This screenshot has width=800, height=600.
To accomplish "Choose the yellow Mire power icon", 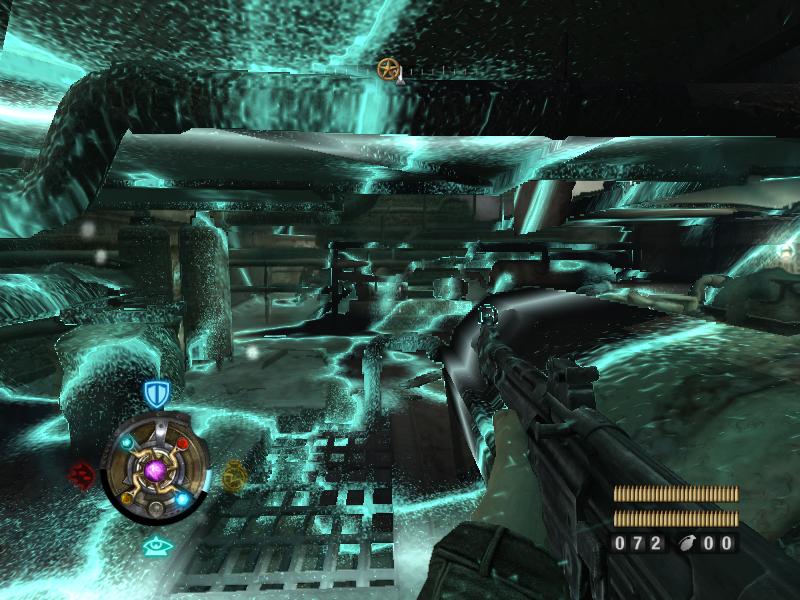I will tap(234, 473).
